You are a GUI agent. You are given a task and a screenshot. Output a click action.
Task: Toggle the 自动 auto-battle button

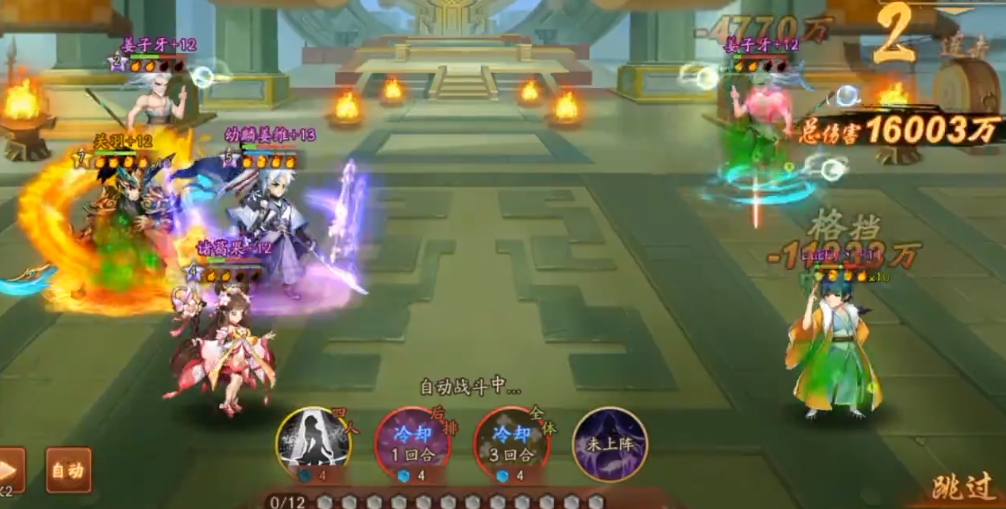pyautogui.click(x=68, y=470)
